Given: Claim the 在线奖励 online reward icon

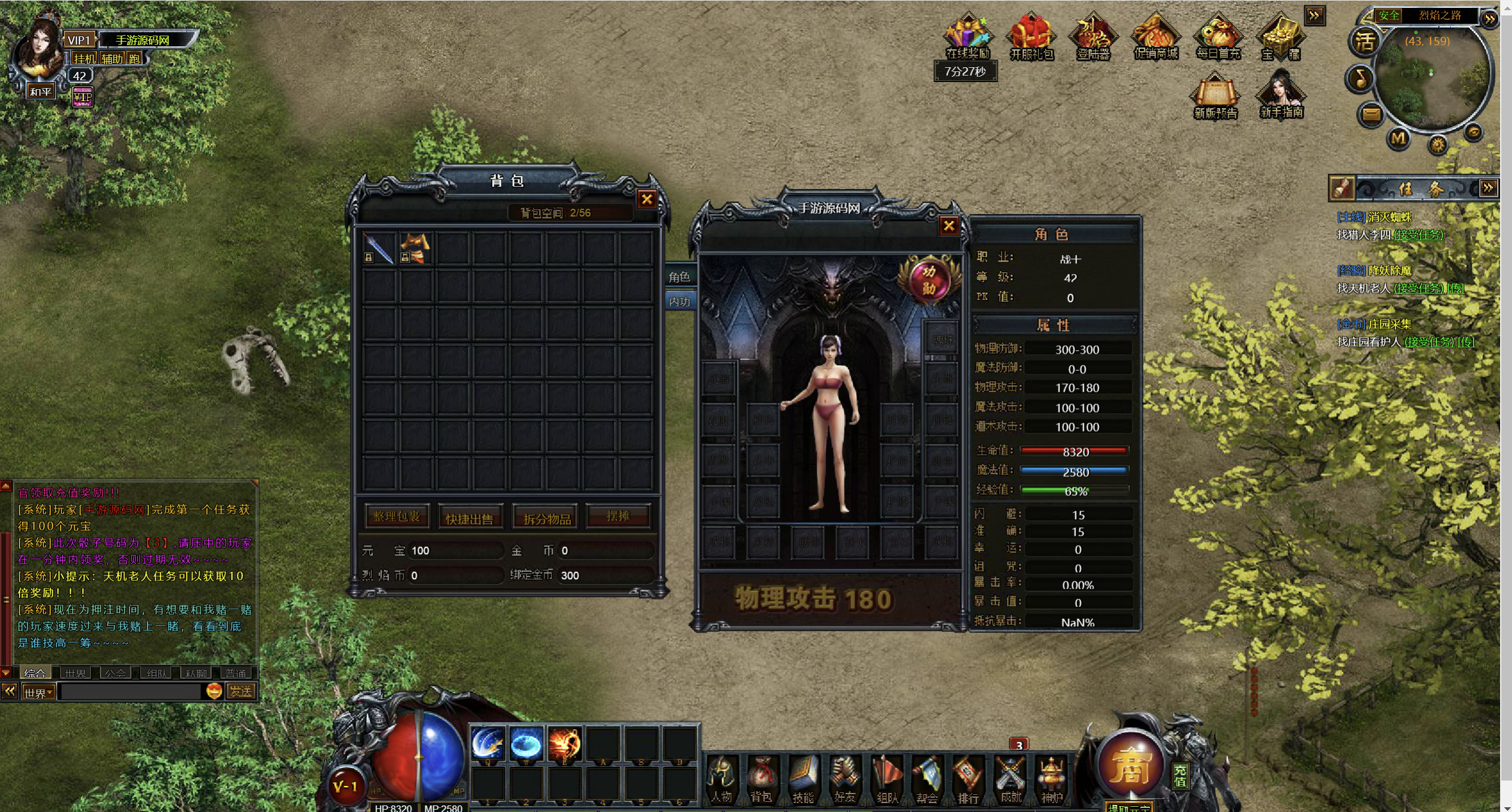Looking at the screenshot, I should [968, 37].
